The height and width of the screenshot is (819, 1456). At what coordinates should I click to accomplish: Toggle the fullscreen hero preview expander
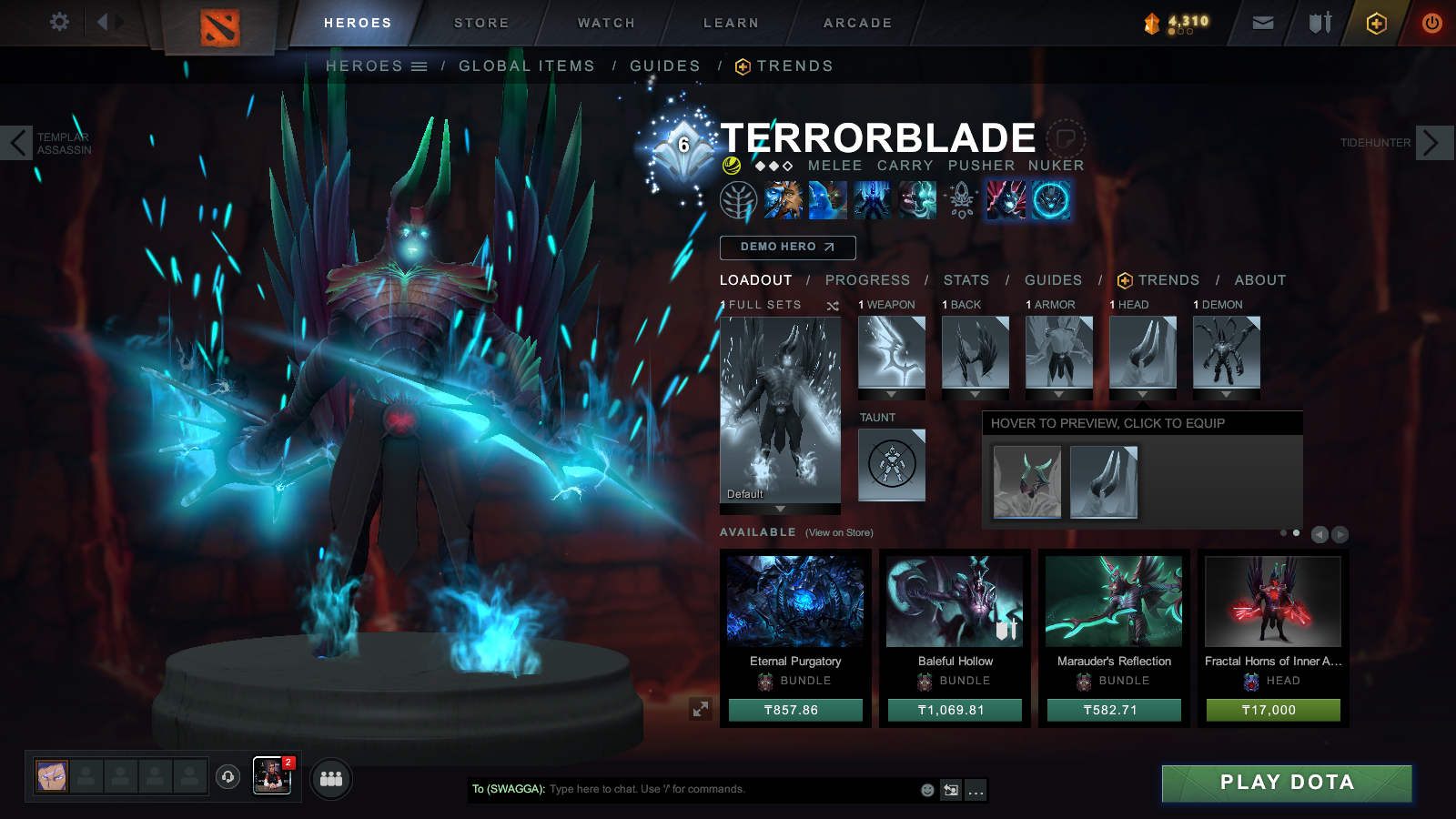pos(699,708)
